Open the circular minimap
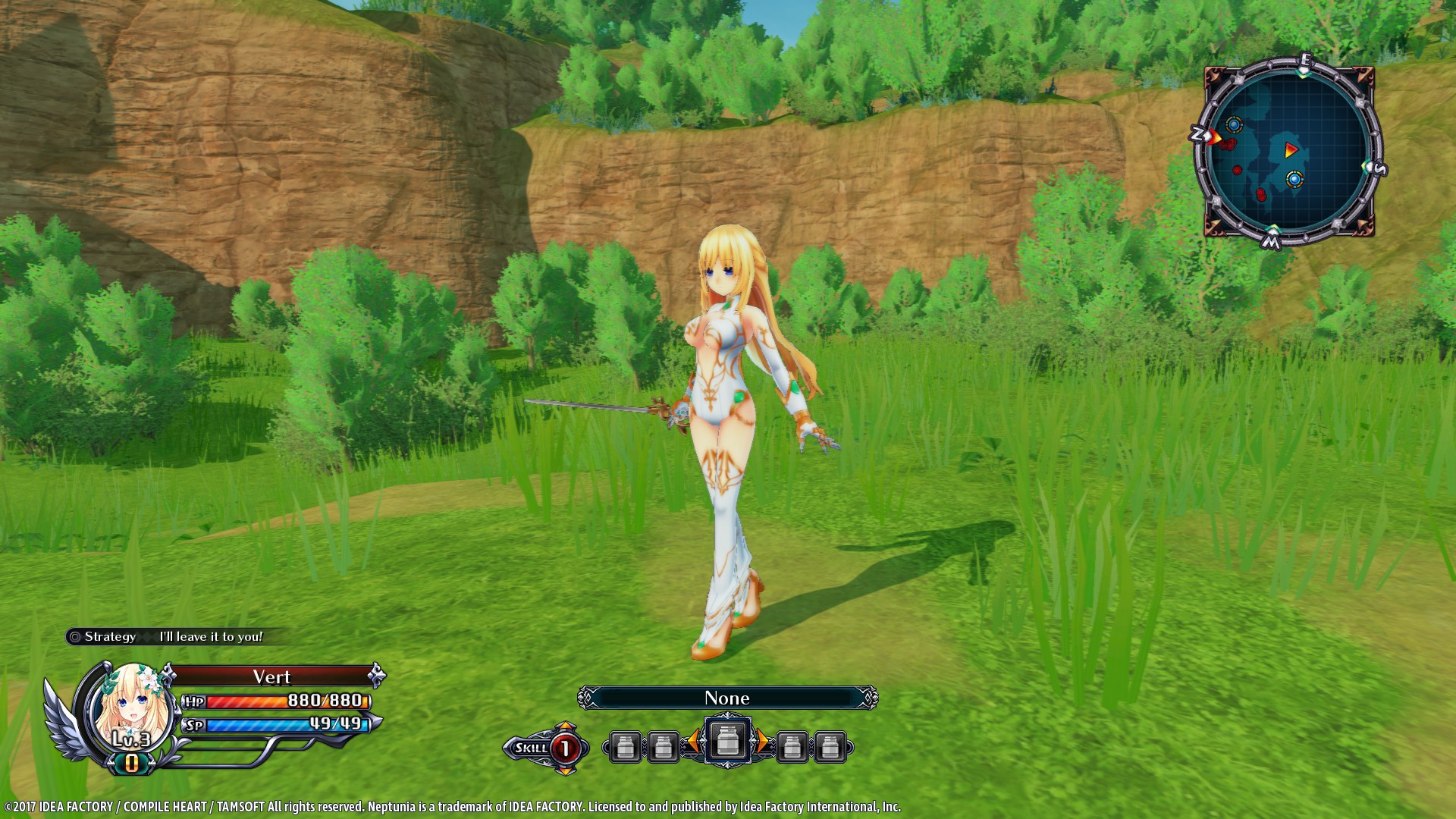The height and width of the screenshot is (819, 1456). [1288, 152]
